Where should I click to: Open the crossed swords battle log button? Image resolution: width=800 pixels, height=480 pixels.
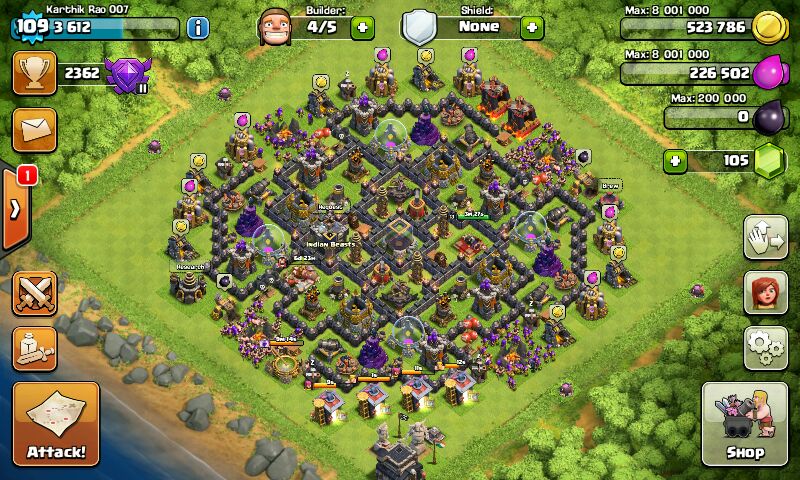pyautogui.click(x=34, y=295)
